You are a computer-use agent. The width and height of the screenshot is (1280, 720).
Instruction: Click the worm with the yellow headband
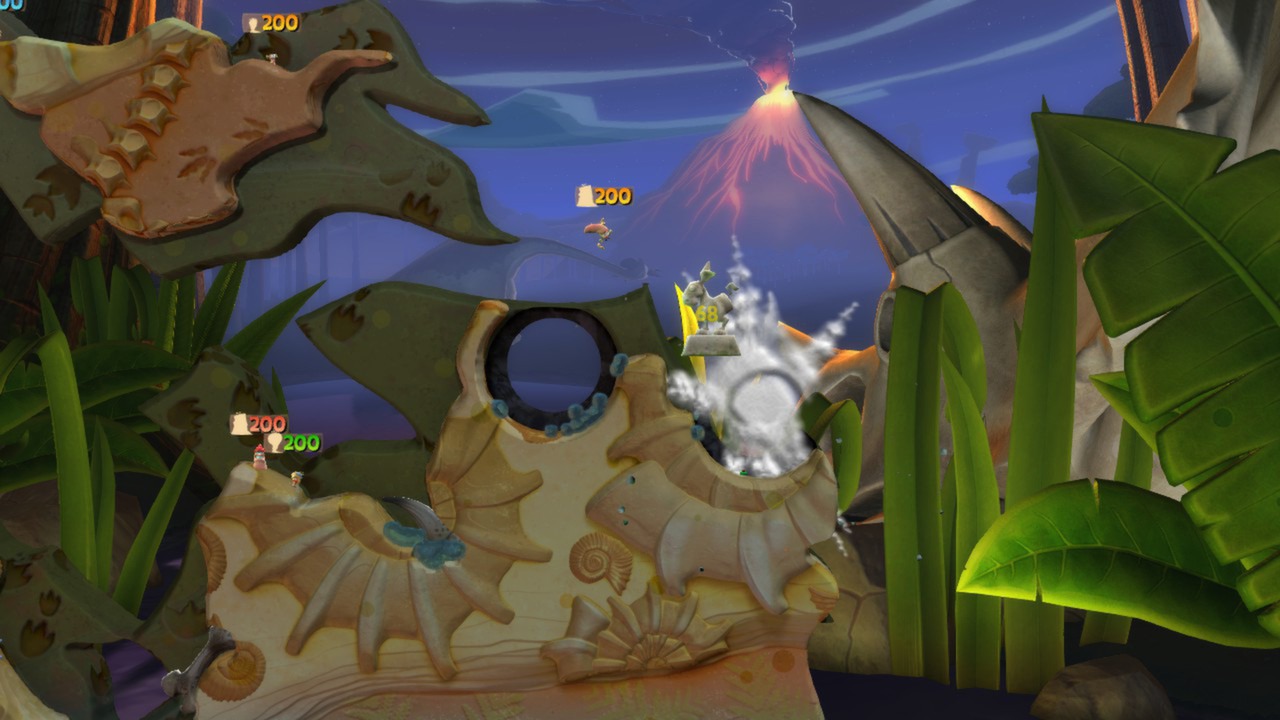pos(296,478)
